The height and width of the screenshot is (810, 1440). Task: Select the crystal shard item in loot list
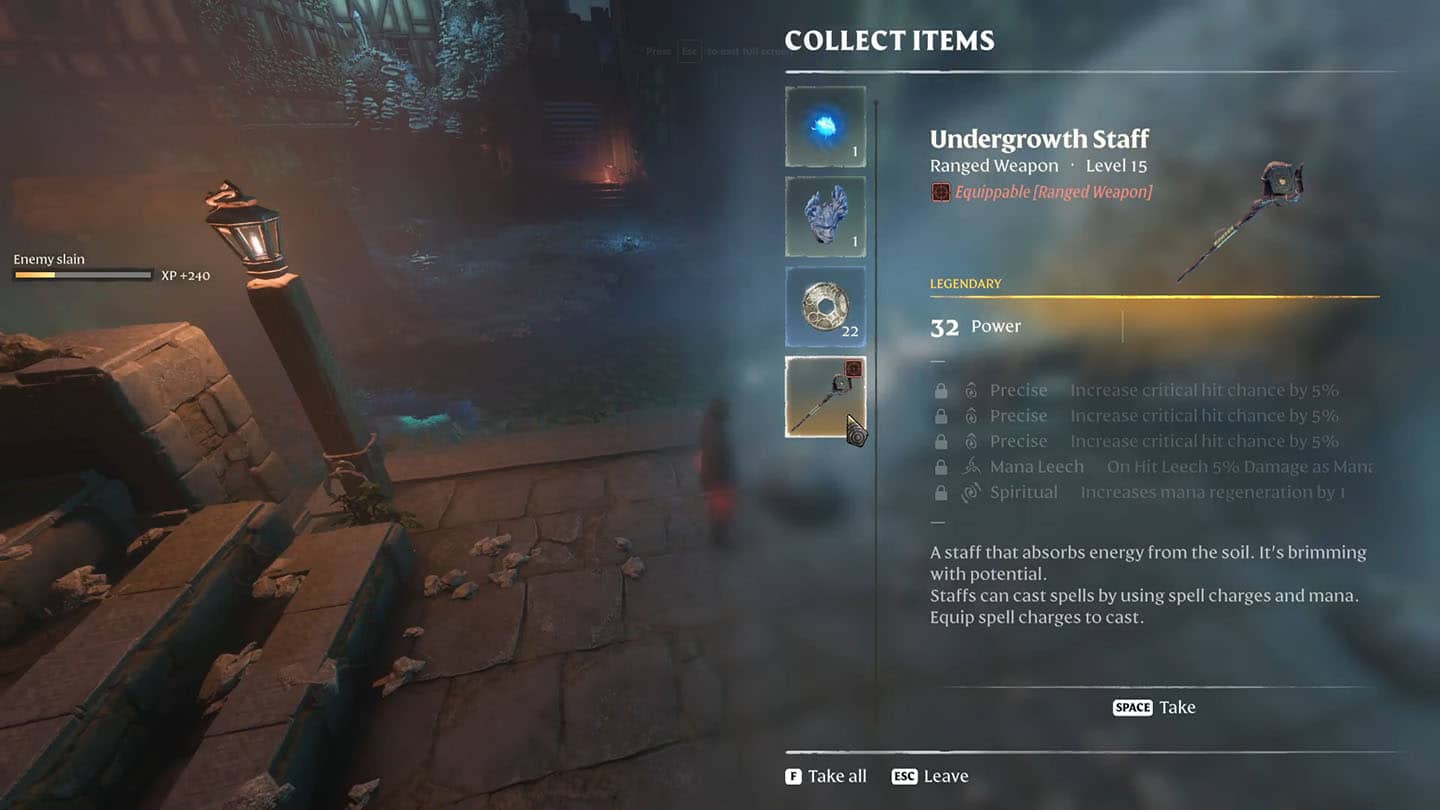click(x=825, y=215)
